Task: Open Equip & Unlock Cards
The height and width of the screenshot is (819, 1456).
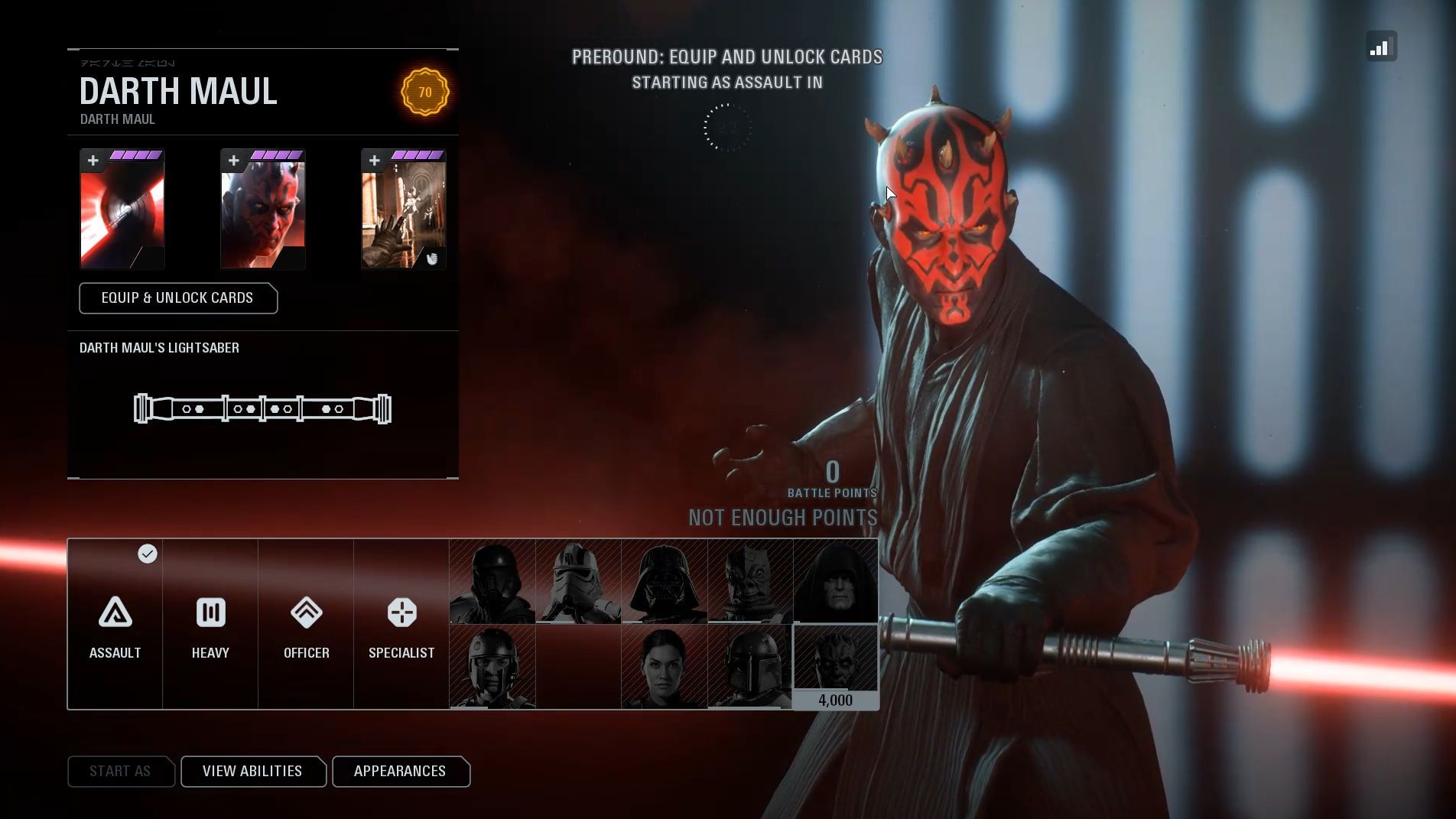Action: pyautogui.click(x=177, y=298)
